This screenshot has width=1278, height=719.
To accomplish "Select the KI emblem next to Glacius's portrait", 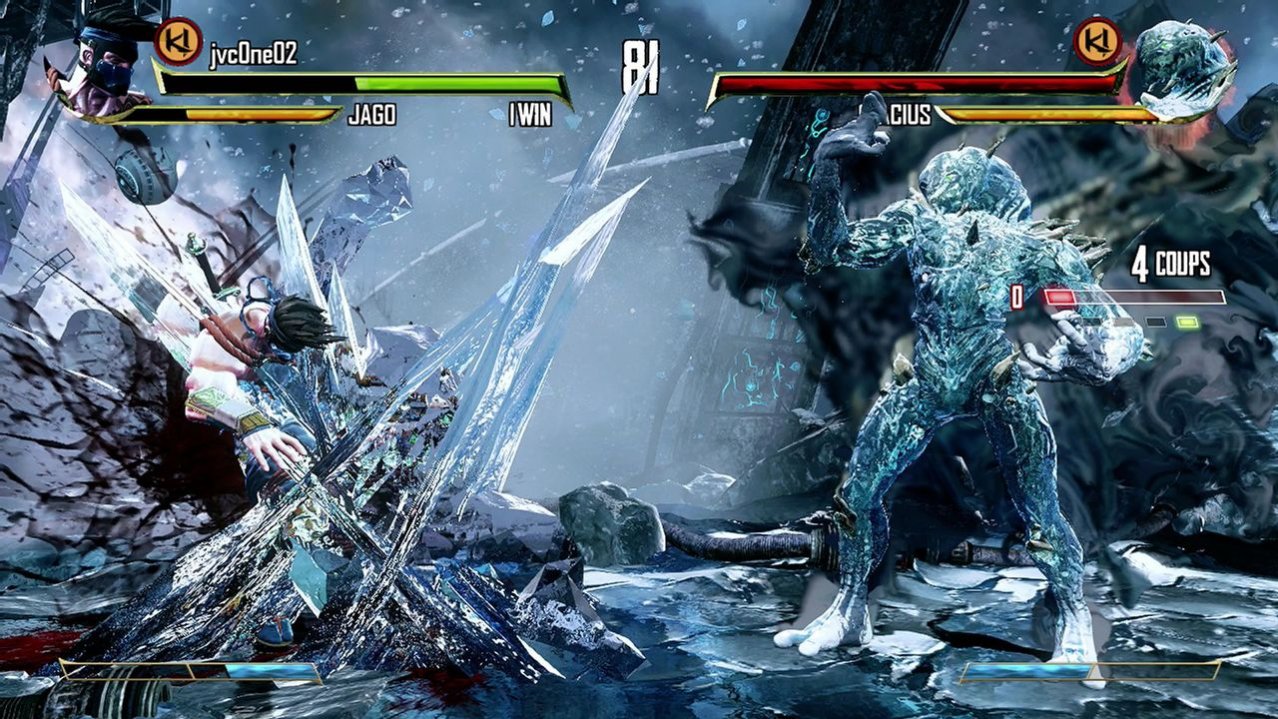I will click(x=1098, y=42).
